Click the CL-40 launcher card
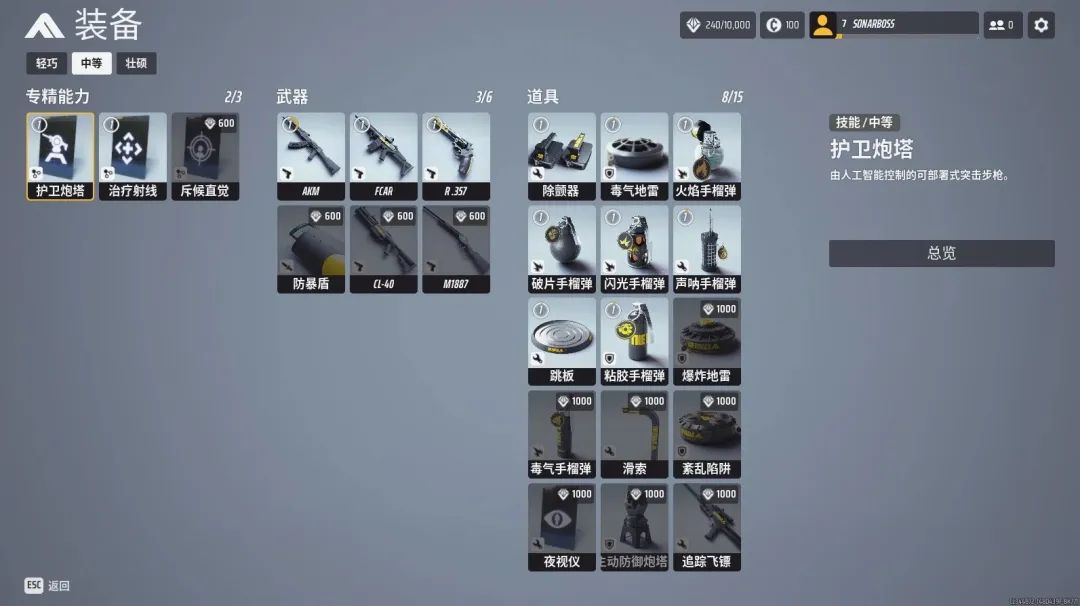The height and width of the screenshot is (606, 1080). [x=384, y=249]
